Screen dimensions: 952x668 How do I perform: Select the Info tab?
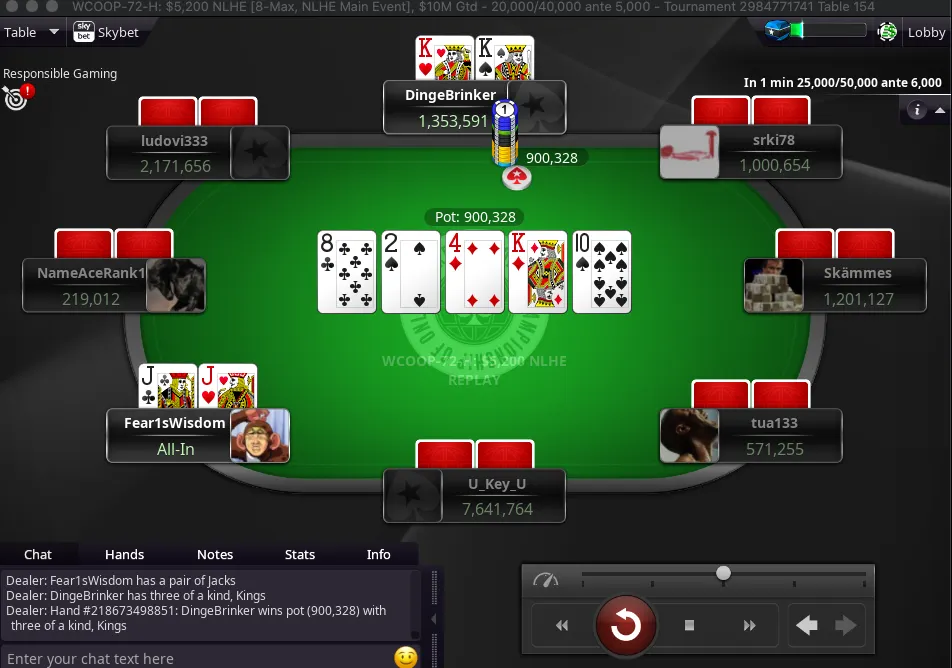tap(379, 554)
